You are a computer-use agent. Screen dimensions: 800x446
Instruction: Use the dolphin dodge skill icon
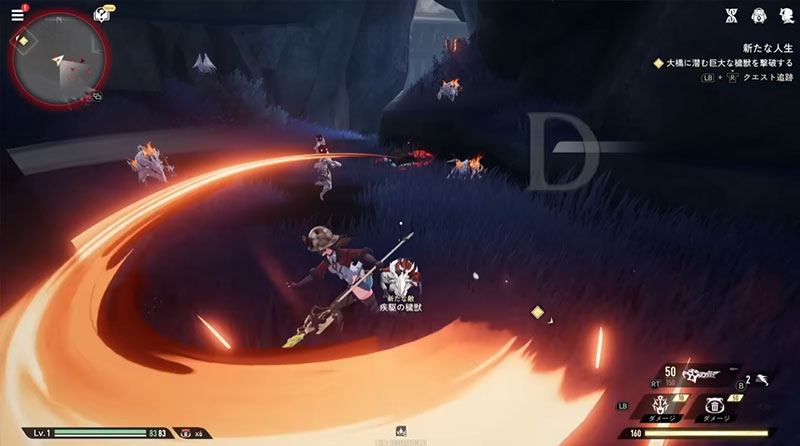click(762, 380)
